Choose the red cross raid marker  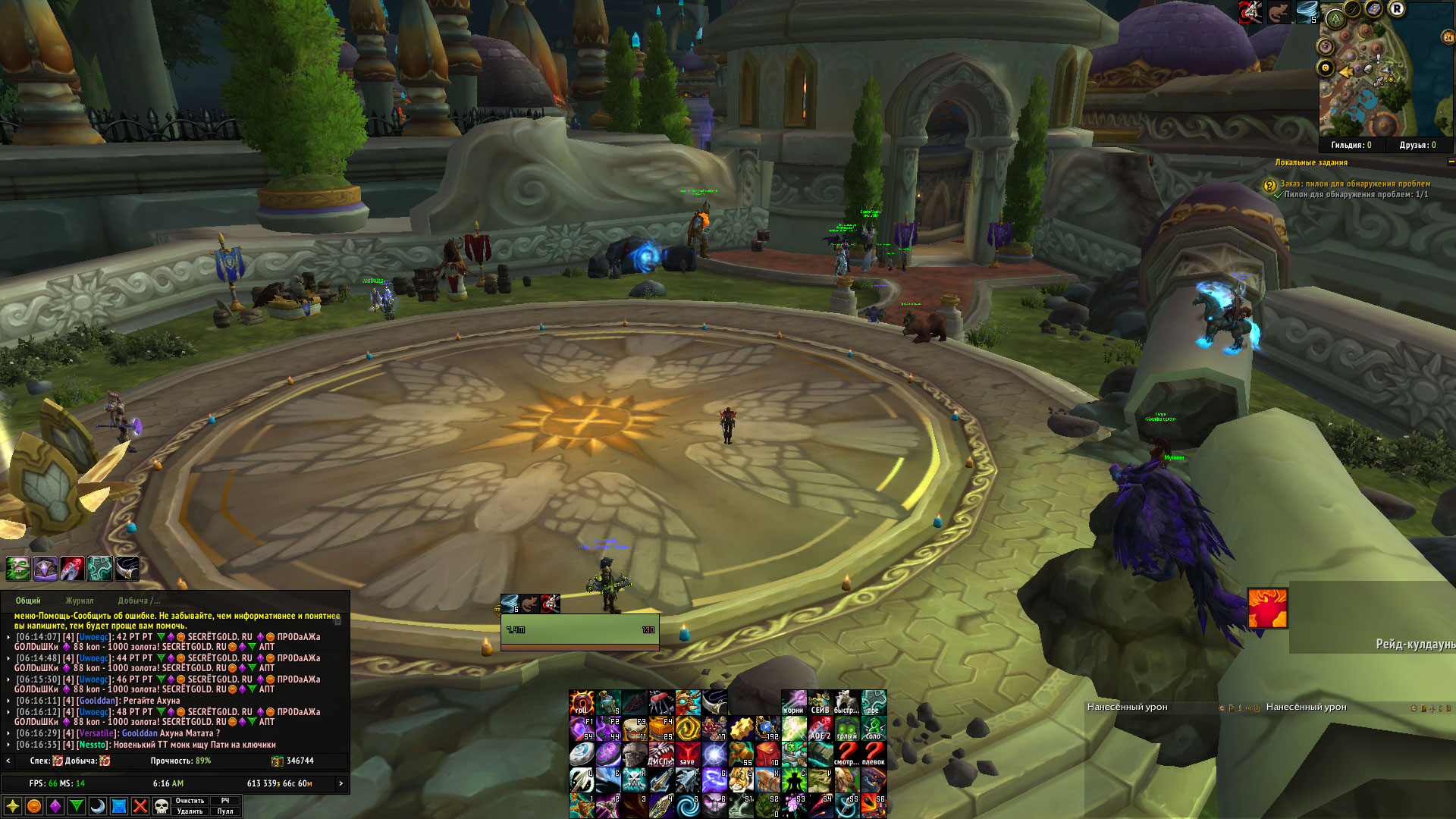tap(140, 806)
